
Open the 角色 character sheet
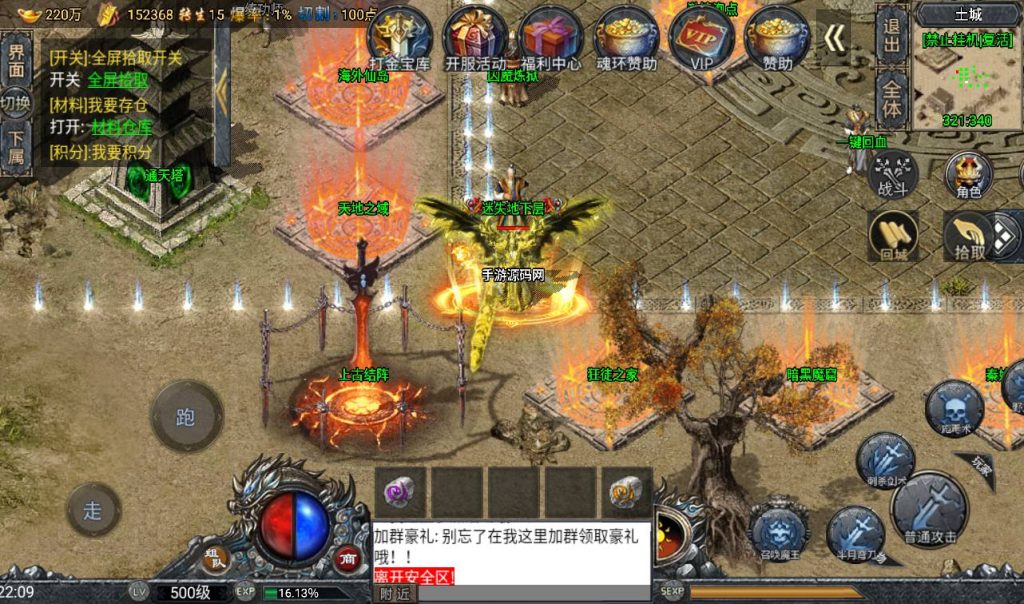(968, 174)
